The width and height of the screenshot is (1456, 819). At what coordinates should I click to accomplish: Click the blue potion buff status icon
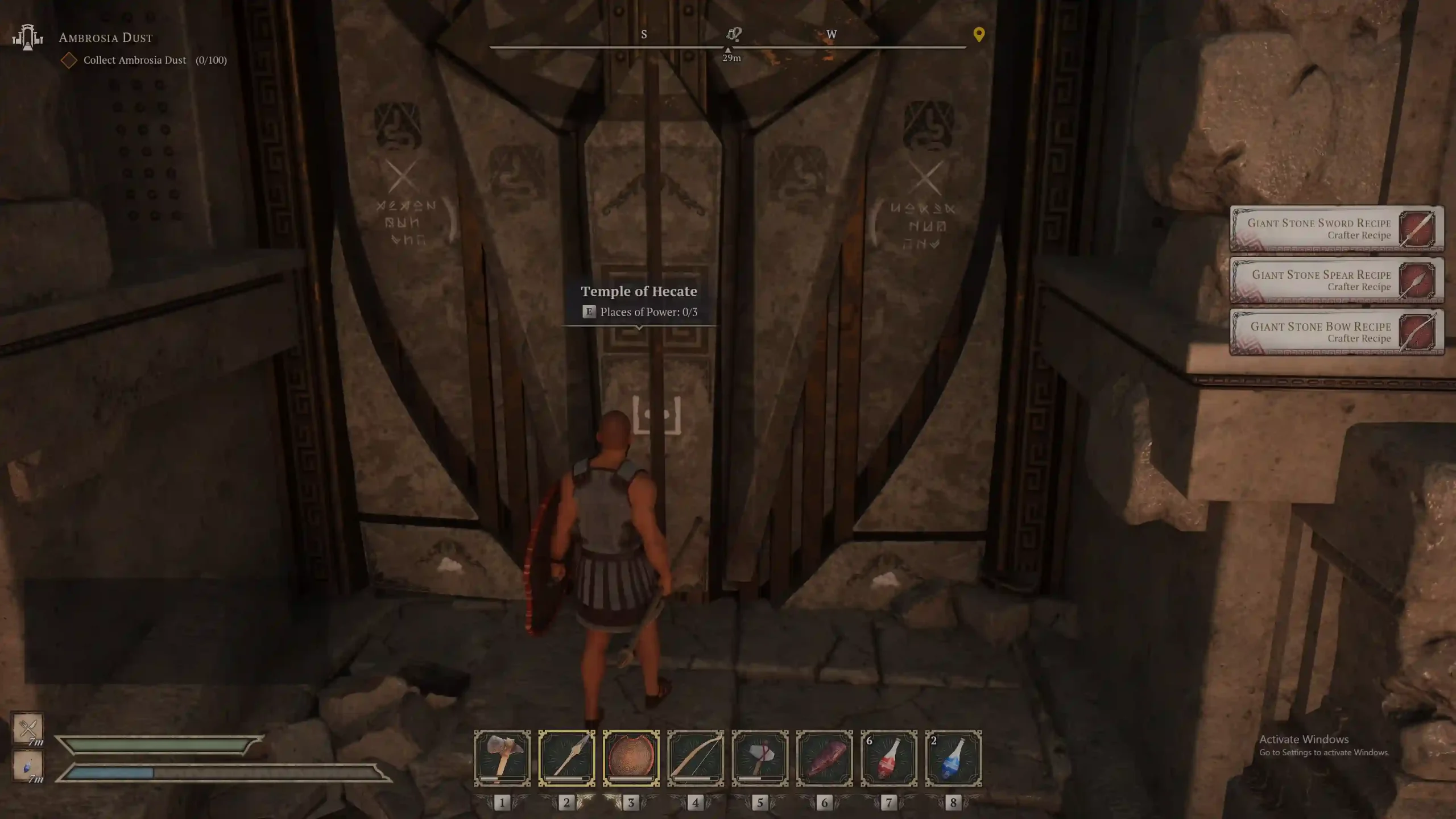[x=28, y=766]
